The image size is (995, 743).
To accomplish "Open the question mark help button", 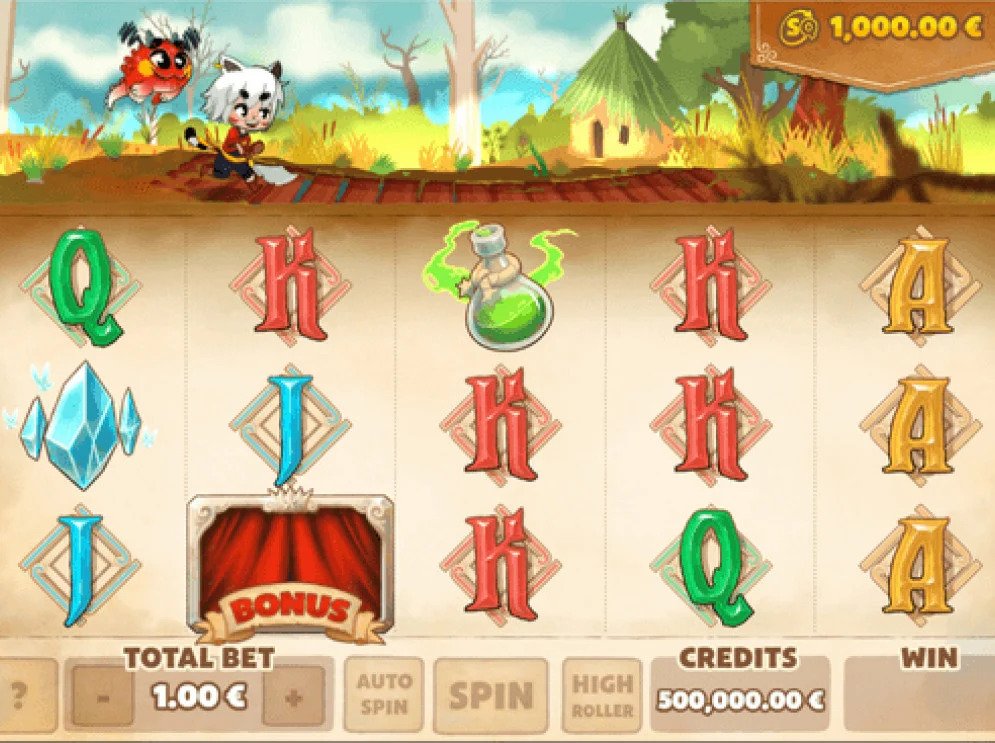I will coord(17,697).
